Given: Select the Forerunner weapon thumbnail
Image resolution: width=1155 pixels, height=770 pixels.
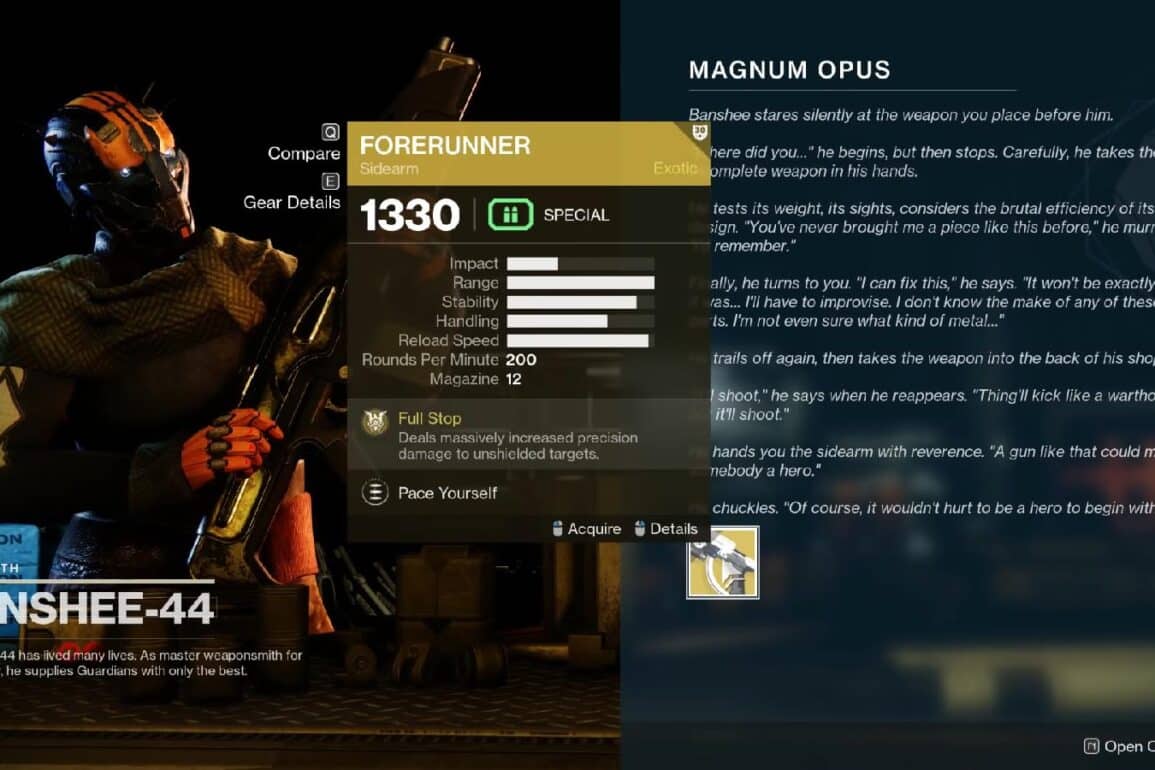Looking at the screenshot, I should [x=722, y=562].
